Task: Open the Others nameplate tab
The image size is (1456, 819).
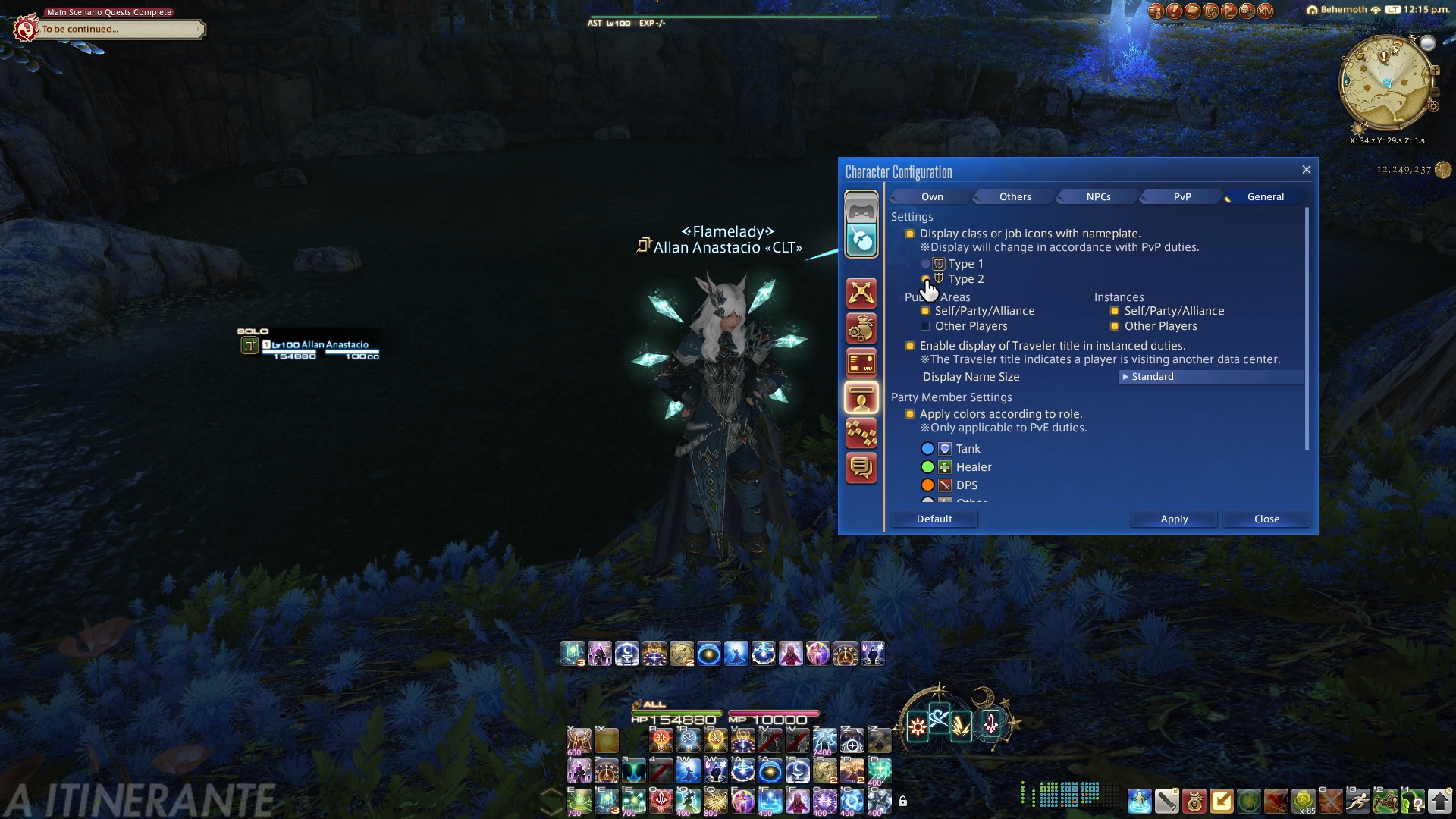Action: pos(1015,196)
